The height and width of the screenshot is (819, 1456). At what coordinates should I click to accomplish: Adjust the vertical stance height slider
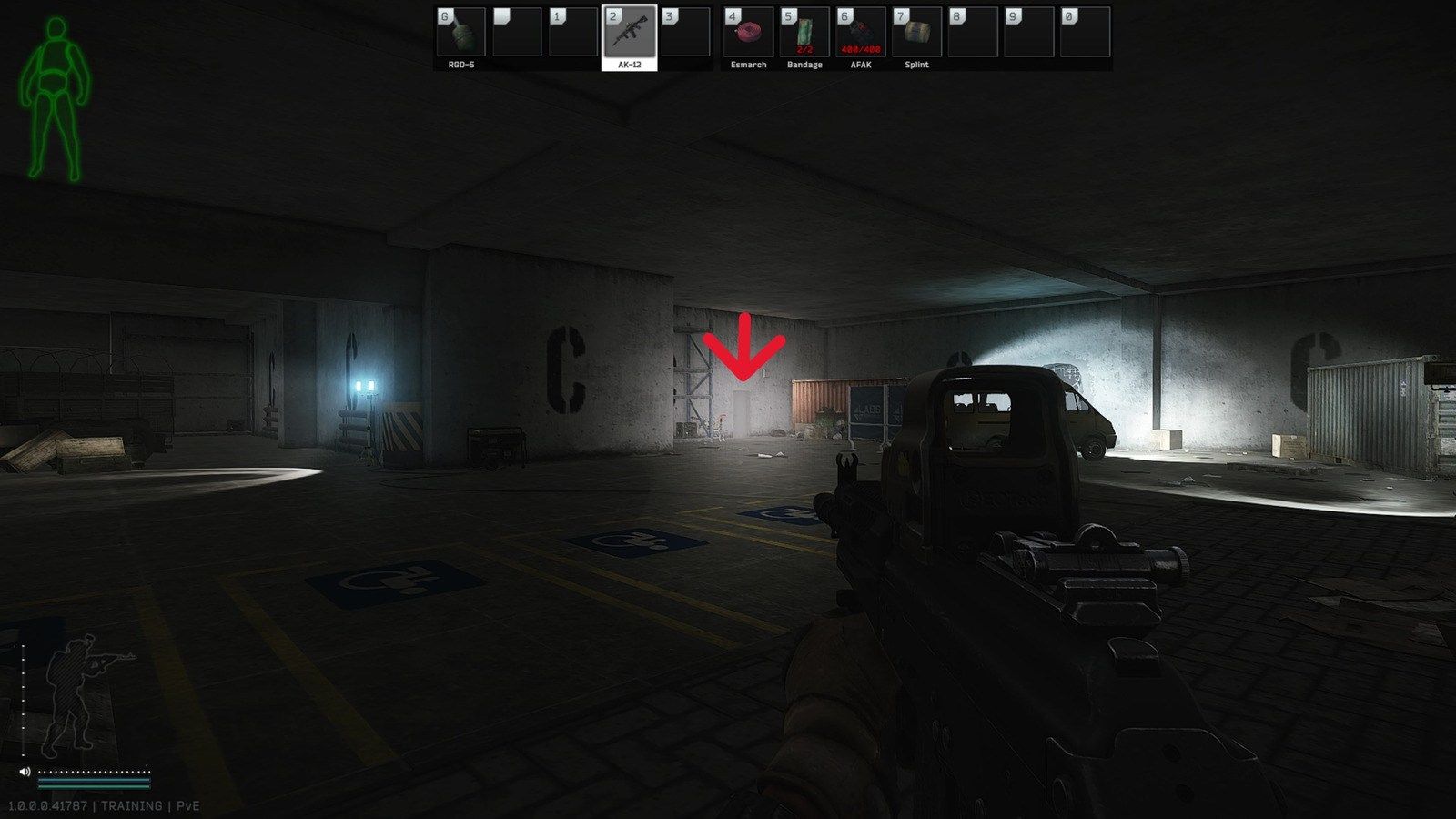(23, 701)
